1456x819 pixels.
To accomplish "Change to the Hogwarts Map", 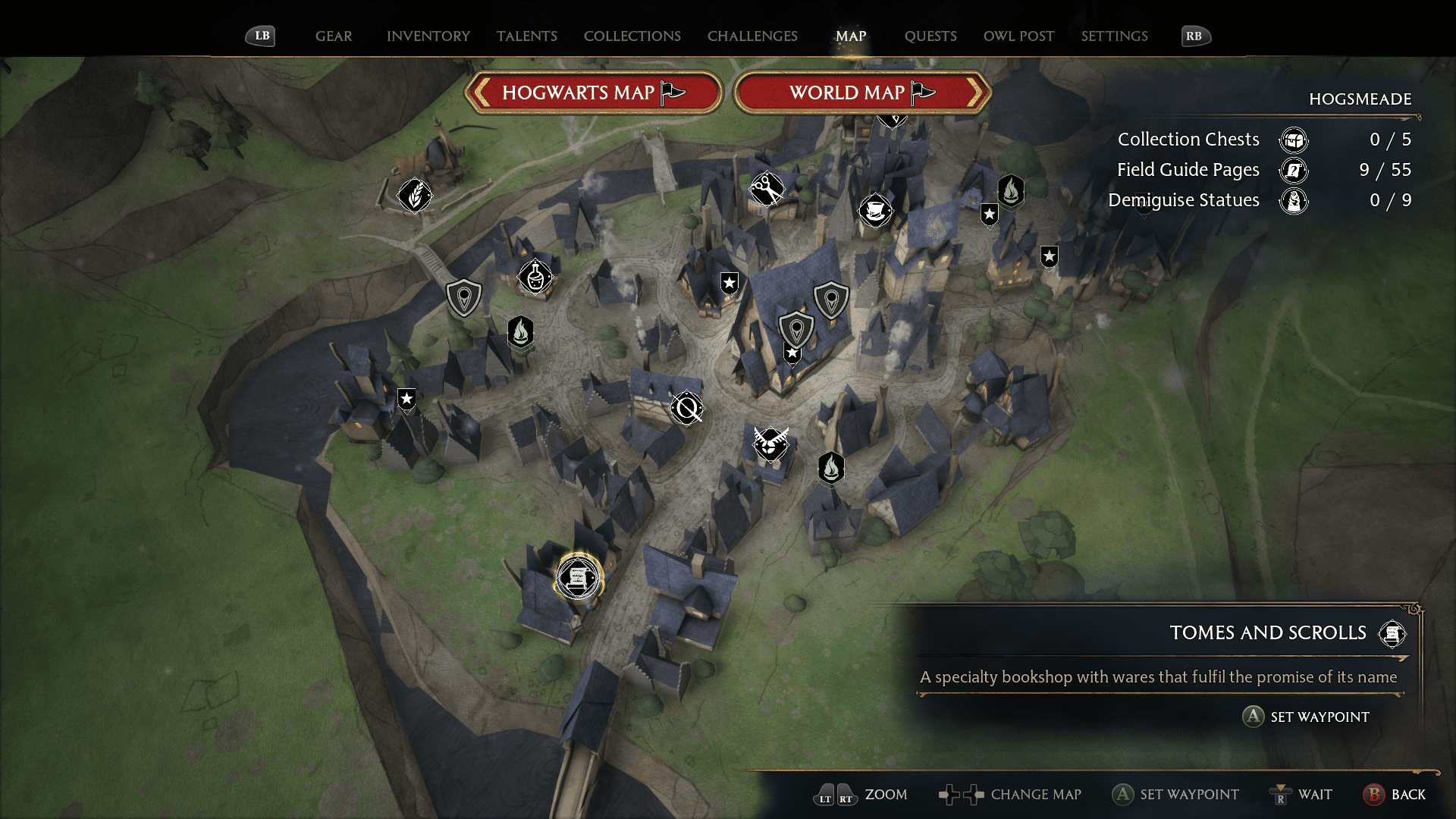I will point(593,93).
